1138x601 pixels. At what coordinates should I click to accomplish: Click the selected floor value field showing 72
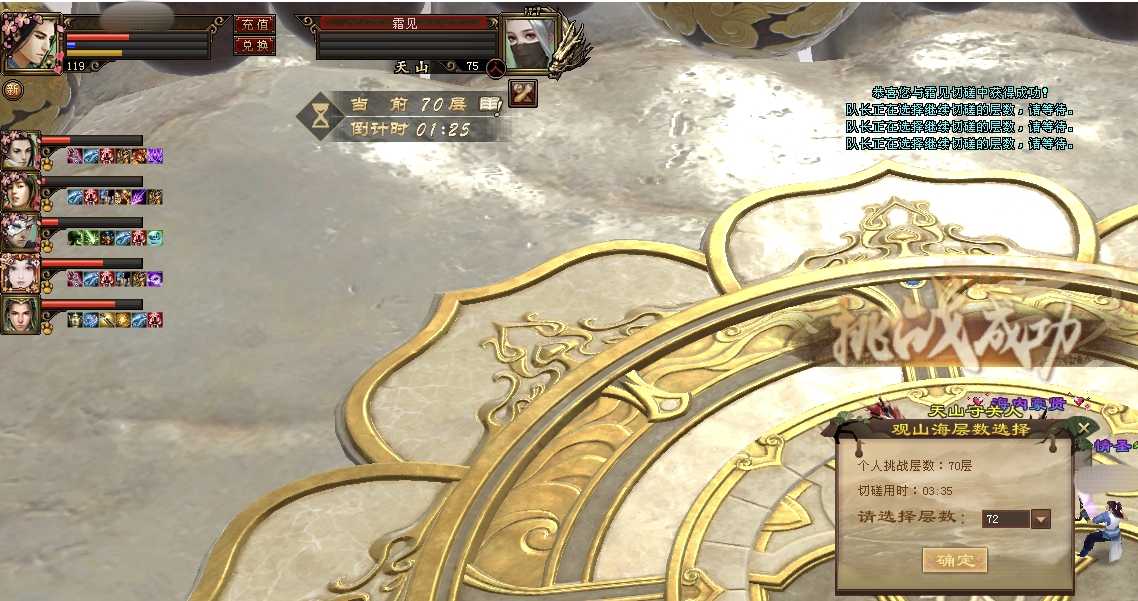(1005, 519)
